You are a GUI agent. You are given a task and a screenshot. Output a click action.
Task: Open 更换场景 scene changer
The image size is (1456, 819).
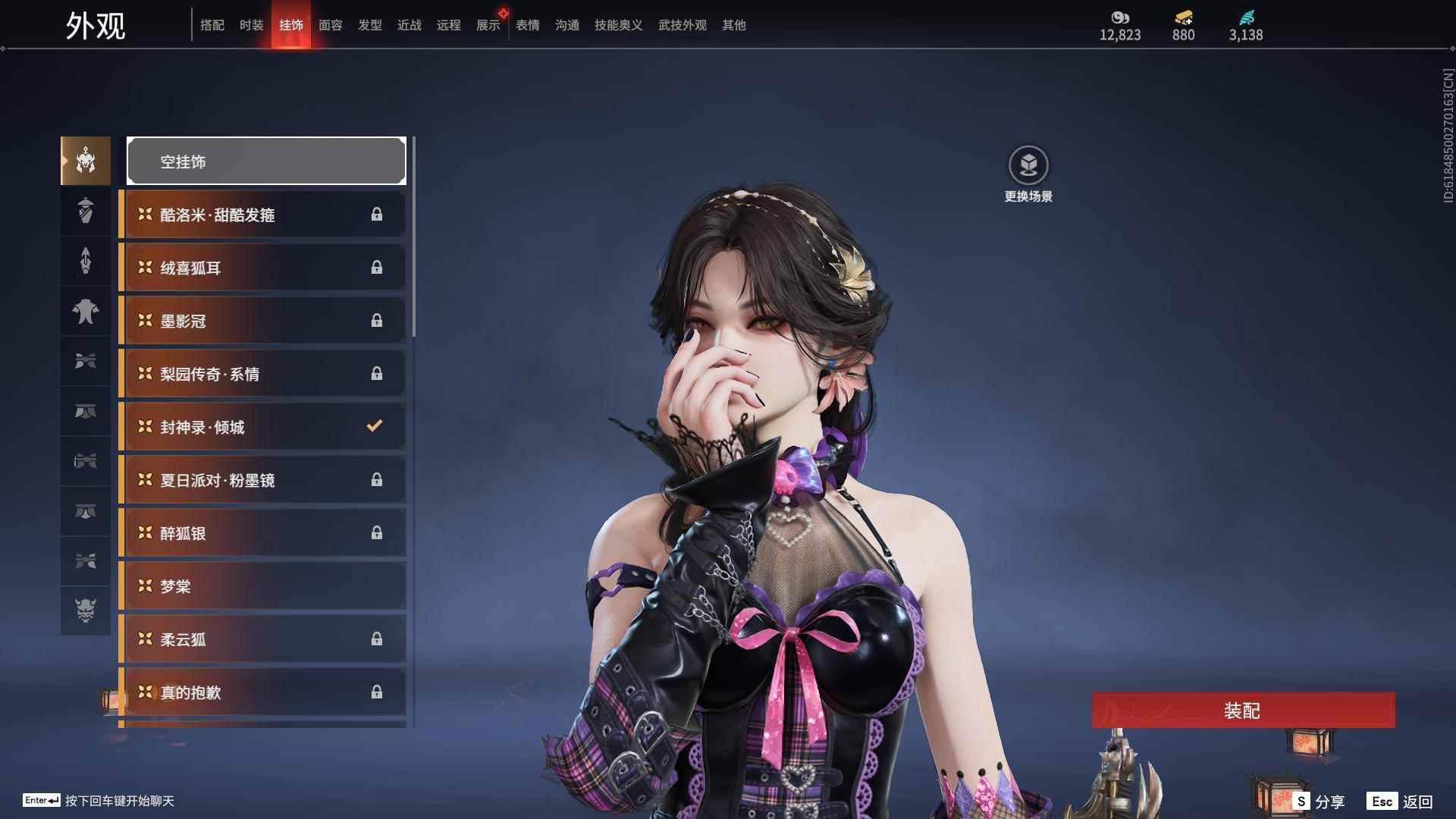(1028, 165)
